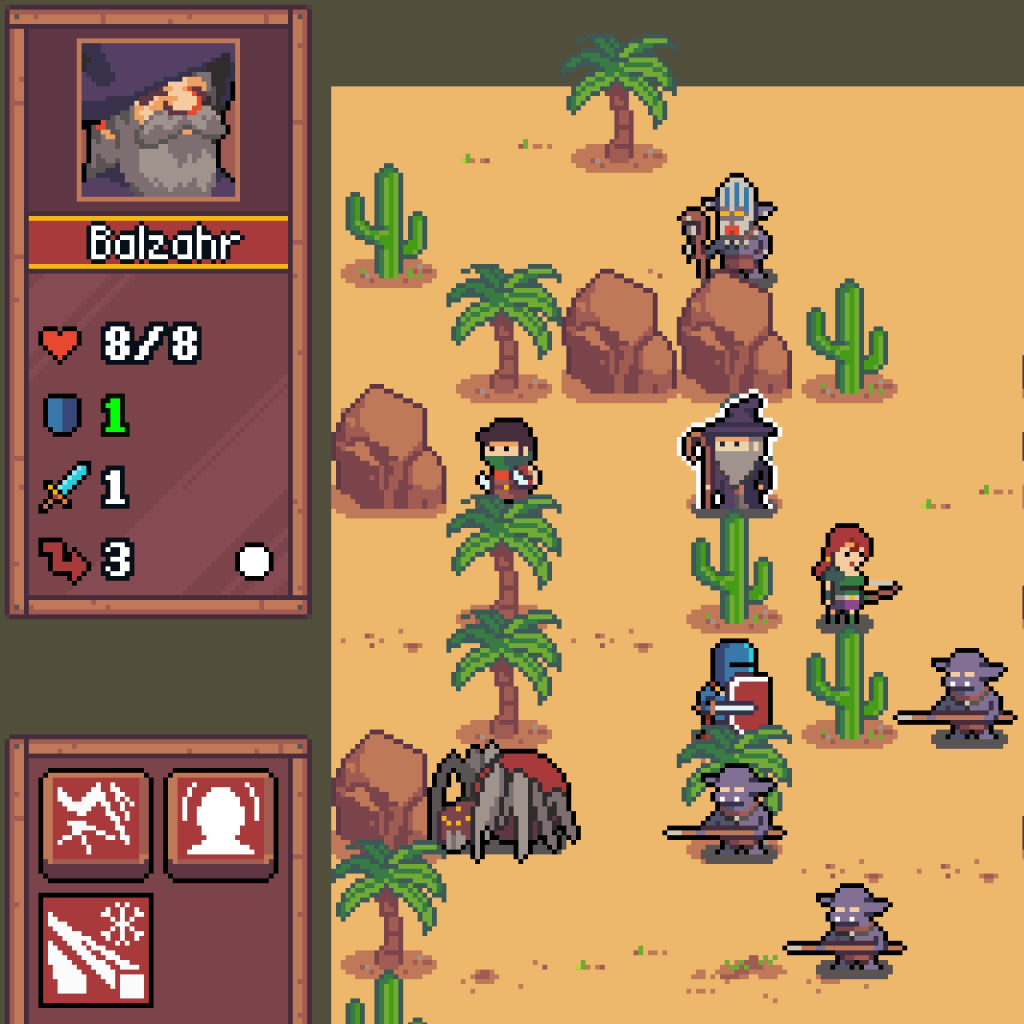This screenshot has height=1024, width=1024.
Task: Cast the snowflake frost beam ability
Action: (96, 949)
